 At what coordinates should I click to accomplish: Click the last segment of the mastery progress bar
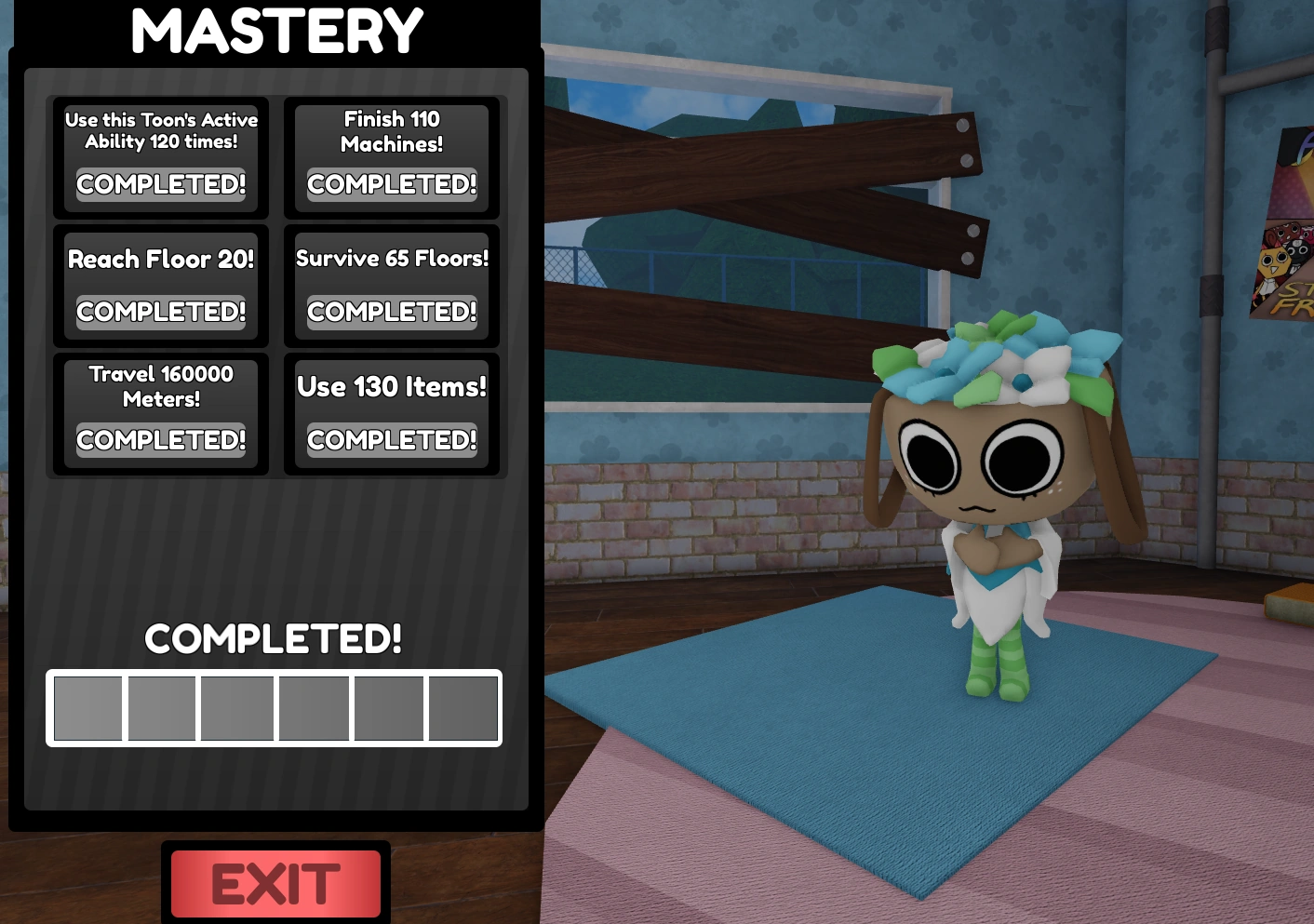coord(463,708)
